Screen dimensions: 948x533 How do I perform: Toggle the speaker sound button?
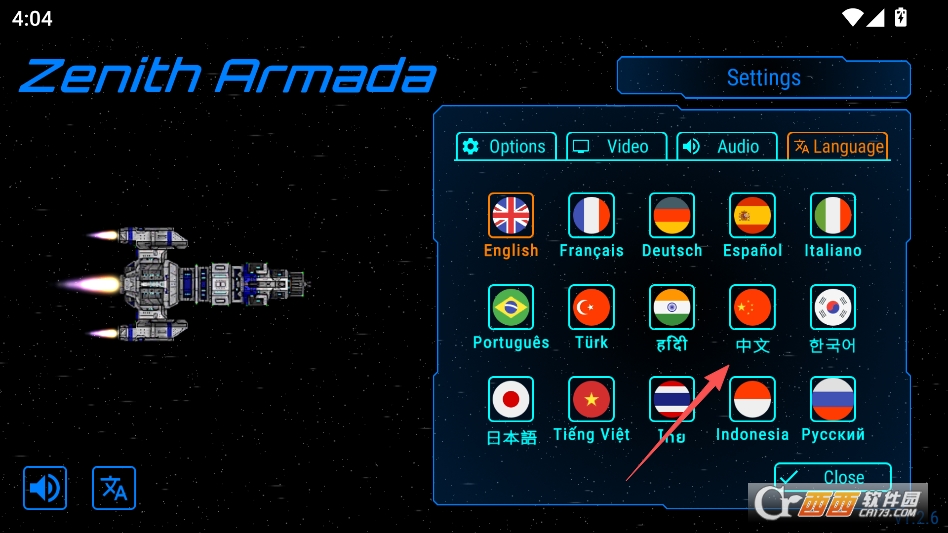pyautogui.click(x=45, y=488)
